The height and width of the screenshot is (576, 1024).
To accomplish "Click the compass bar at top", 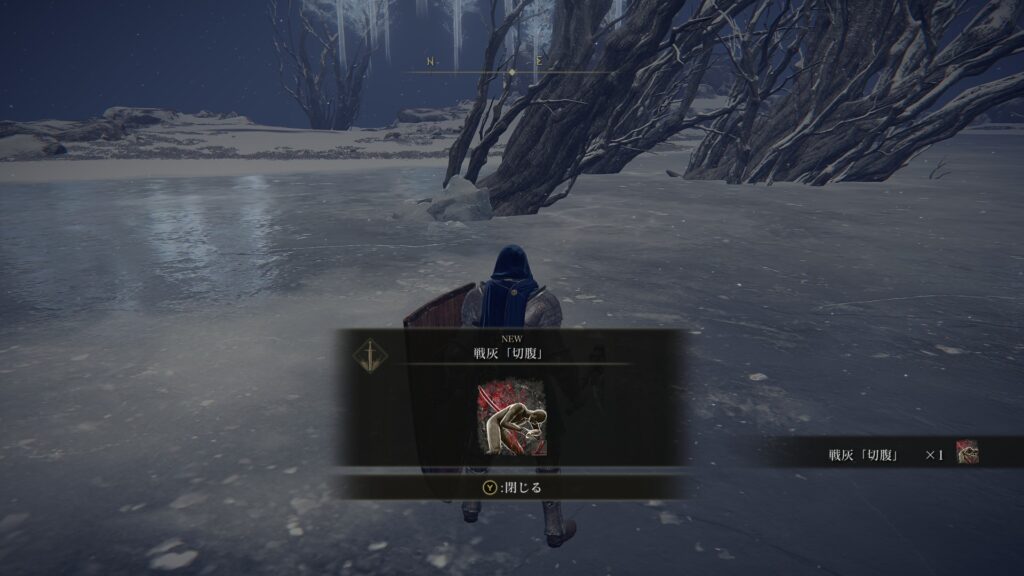I will coord(512,66).
